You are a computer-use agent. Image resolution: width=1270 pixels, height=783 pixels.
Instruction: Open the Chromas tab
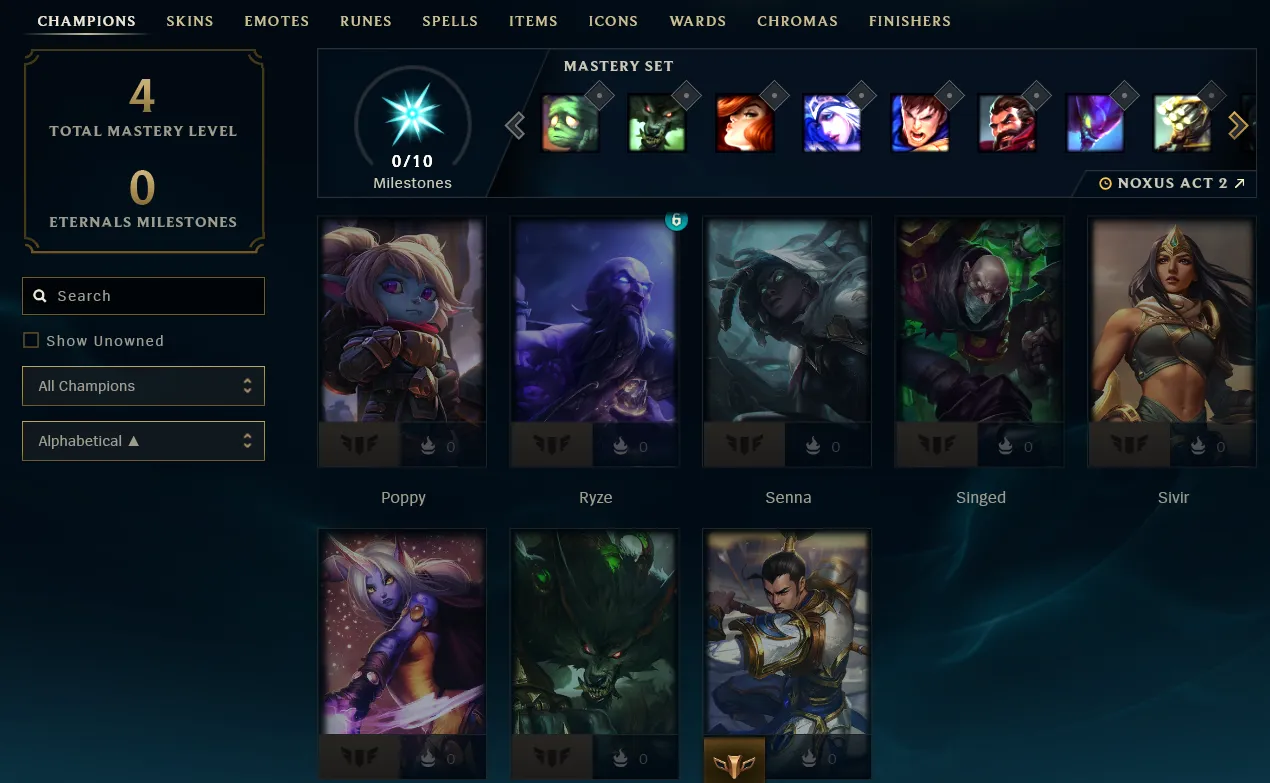[x=797, y=21]
